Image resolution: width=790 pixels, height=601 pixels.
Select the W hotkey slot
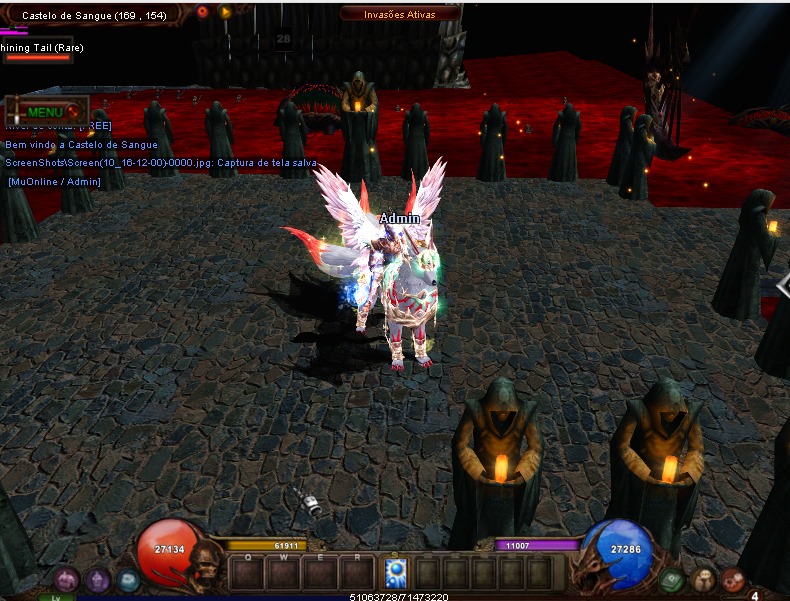click(284, 573)
